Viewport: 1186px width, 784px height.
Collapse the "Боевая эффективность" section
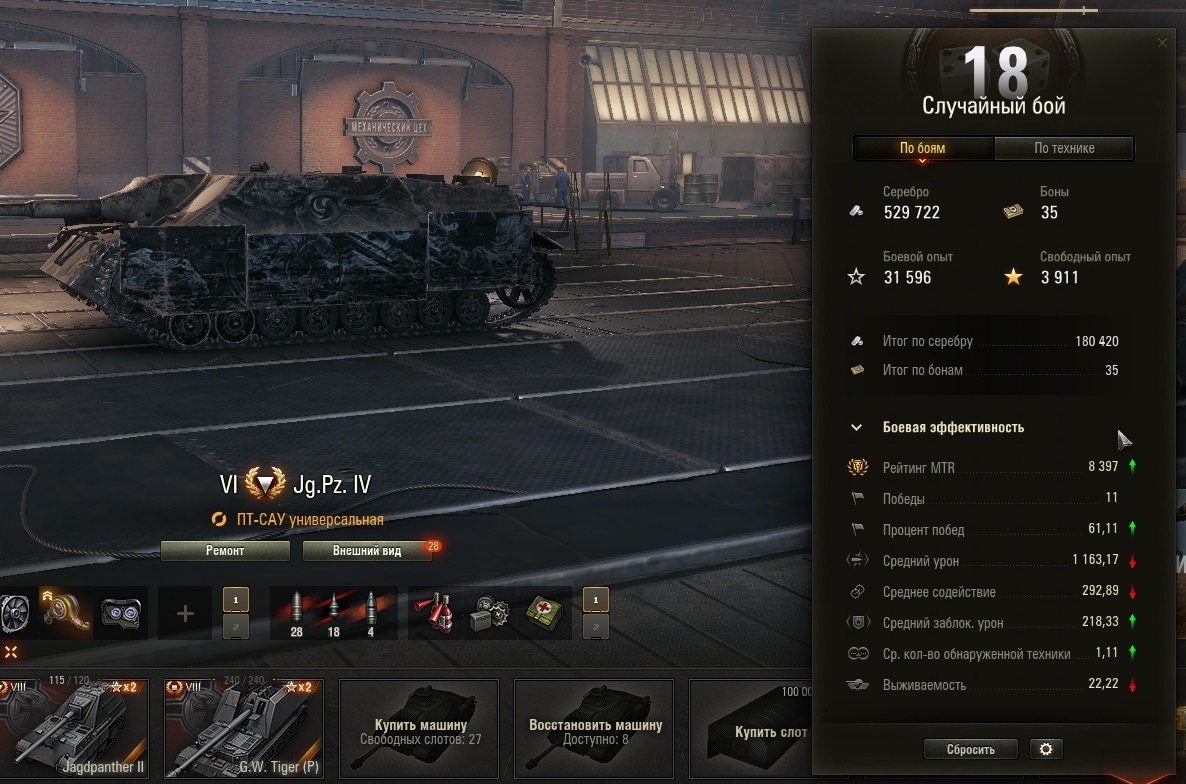[x=856, y=427]
